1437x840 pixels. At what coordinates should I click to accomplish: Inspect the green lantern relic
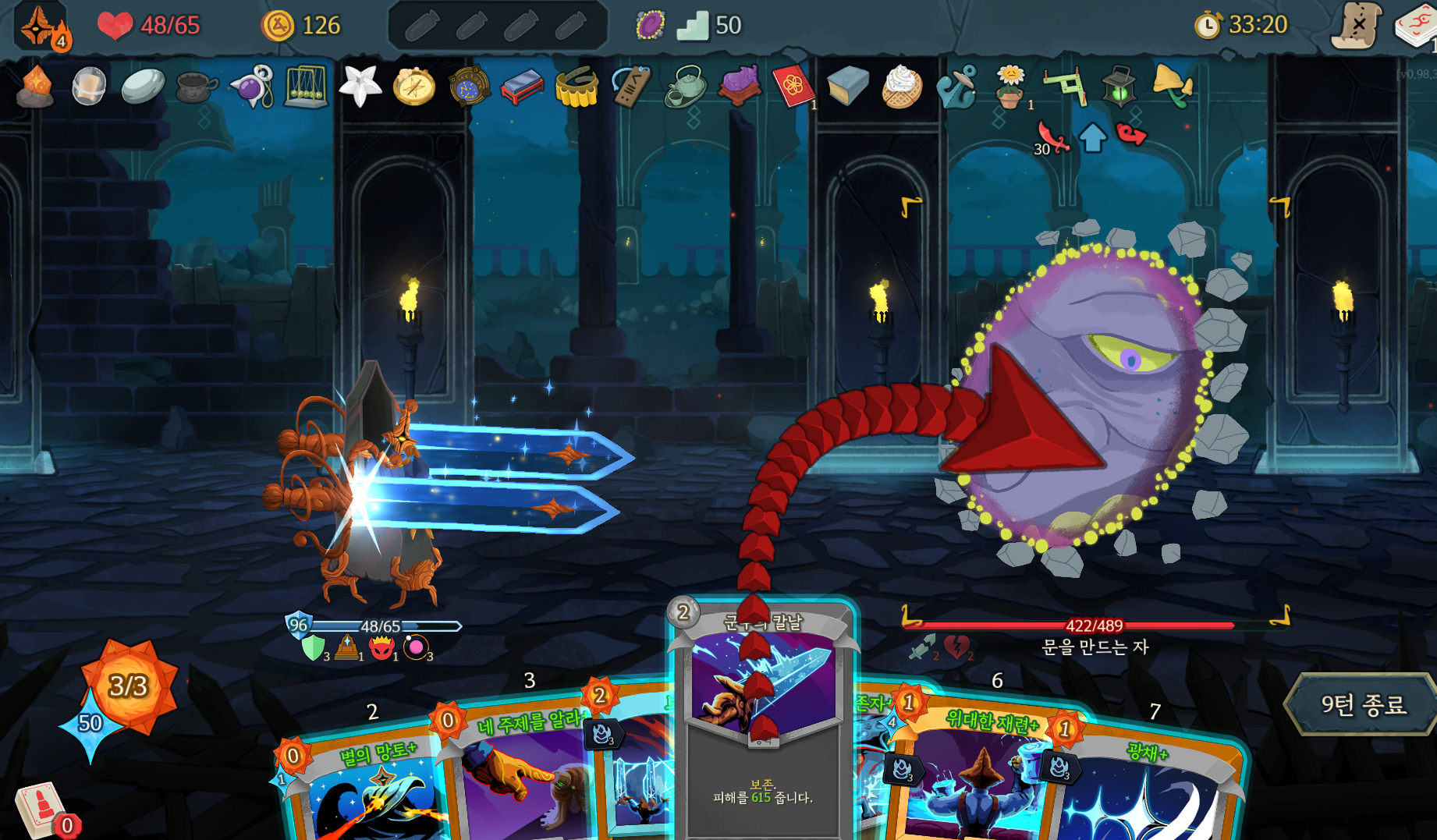pyautogui.click(x=1119, y=86)
